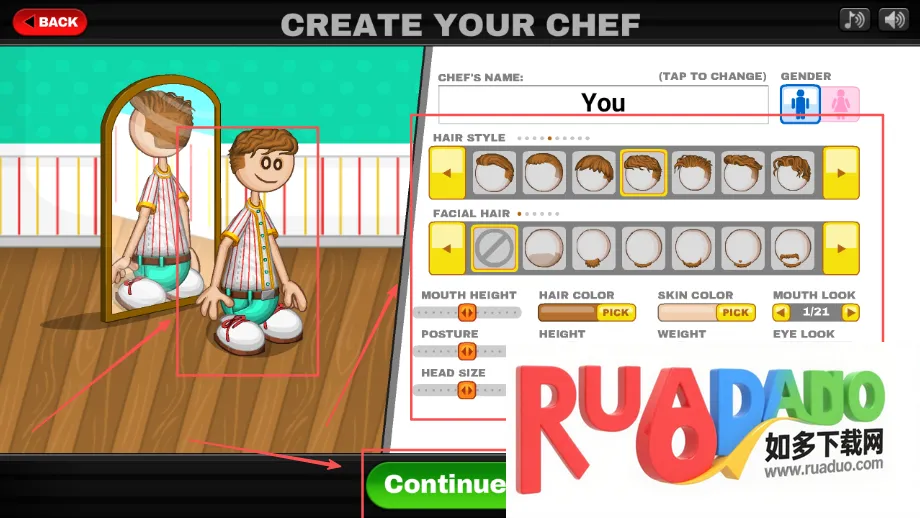Click the mouth height slider handle

click(x=466, y=312)
